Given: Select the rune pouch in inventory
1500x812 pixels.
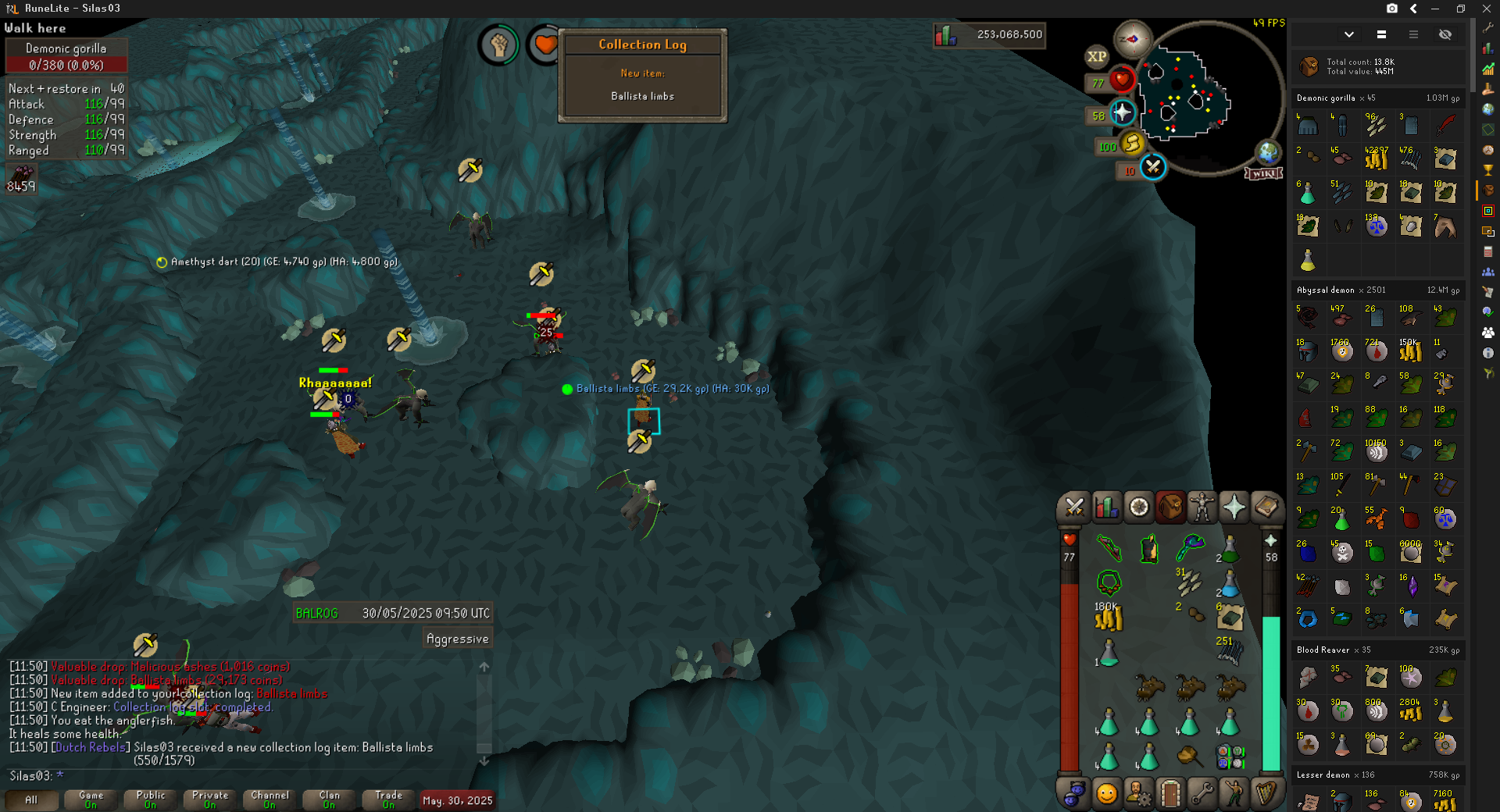Looking at the screenshot, I should point(1230,756).
